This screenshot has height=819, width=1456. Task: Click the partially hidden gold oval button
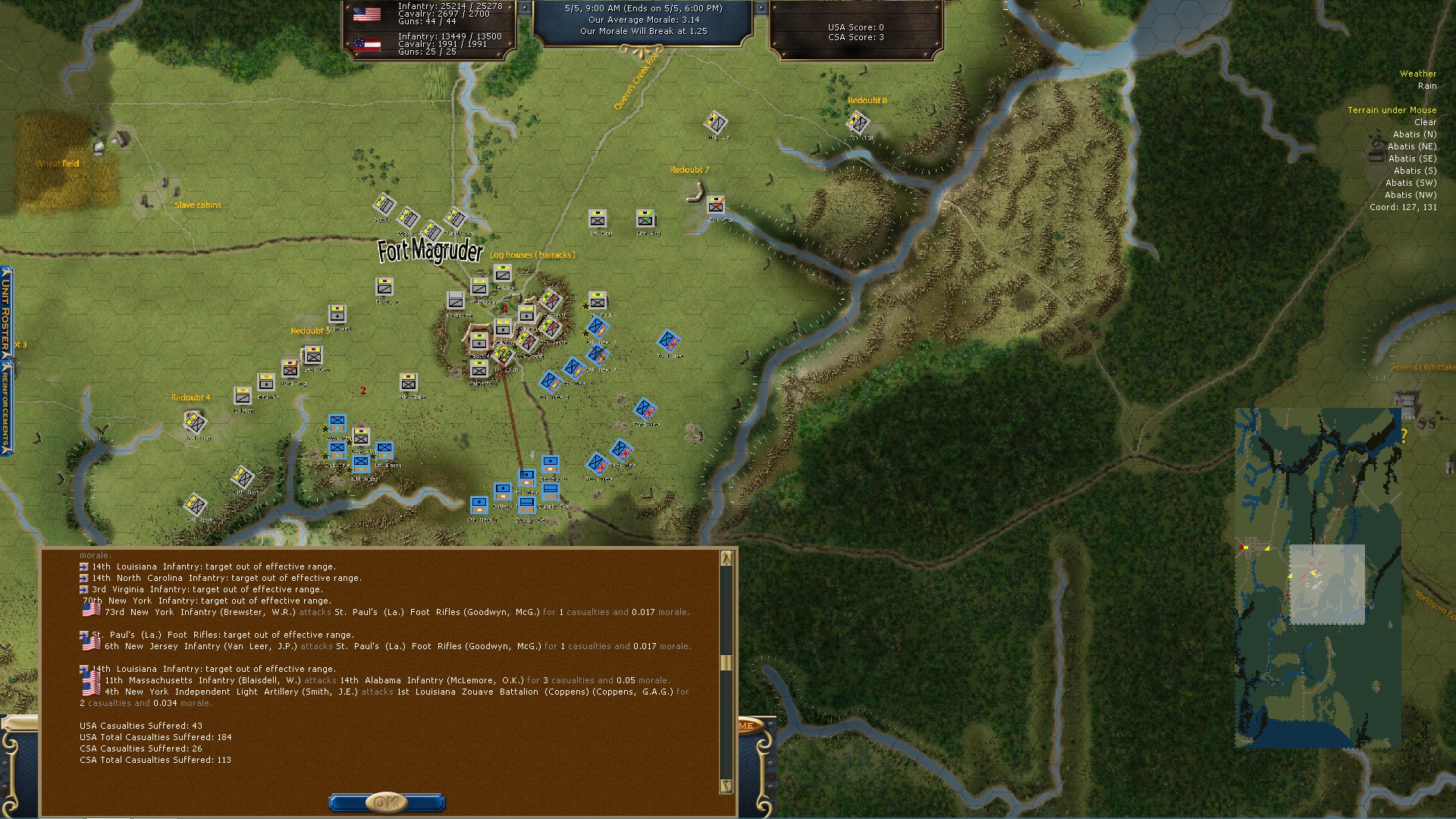[747, 726]
